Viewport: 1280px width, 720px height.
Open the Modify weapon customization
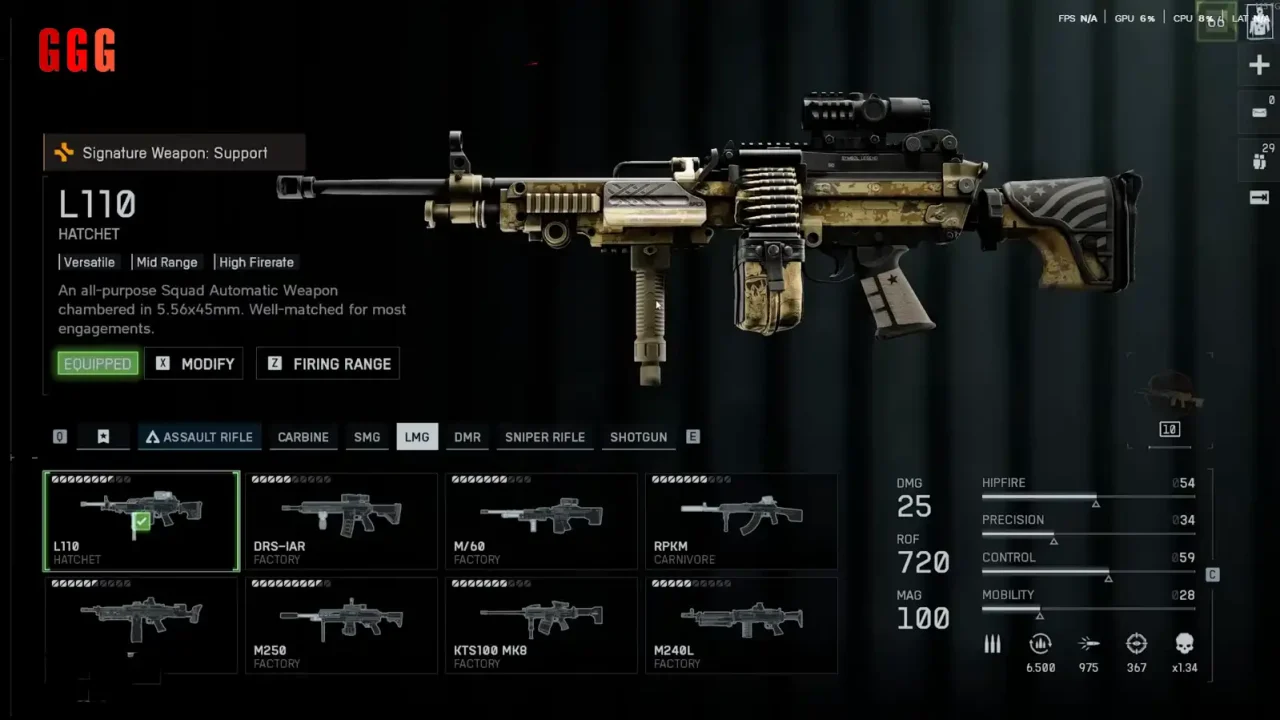tap(195, 364)
